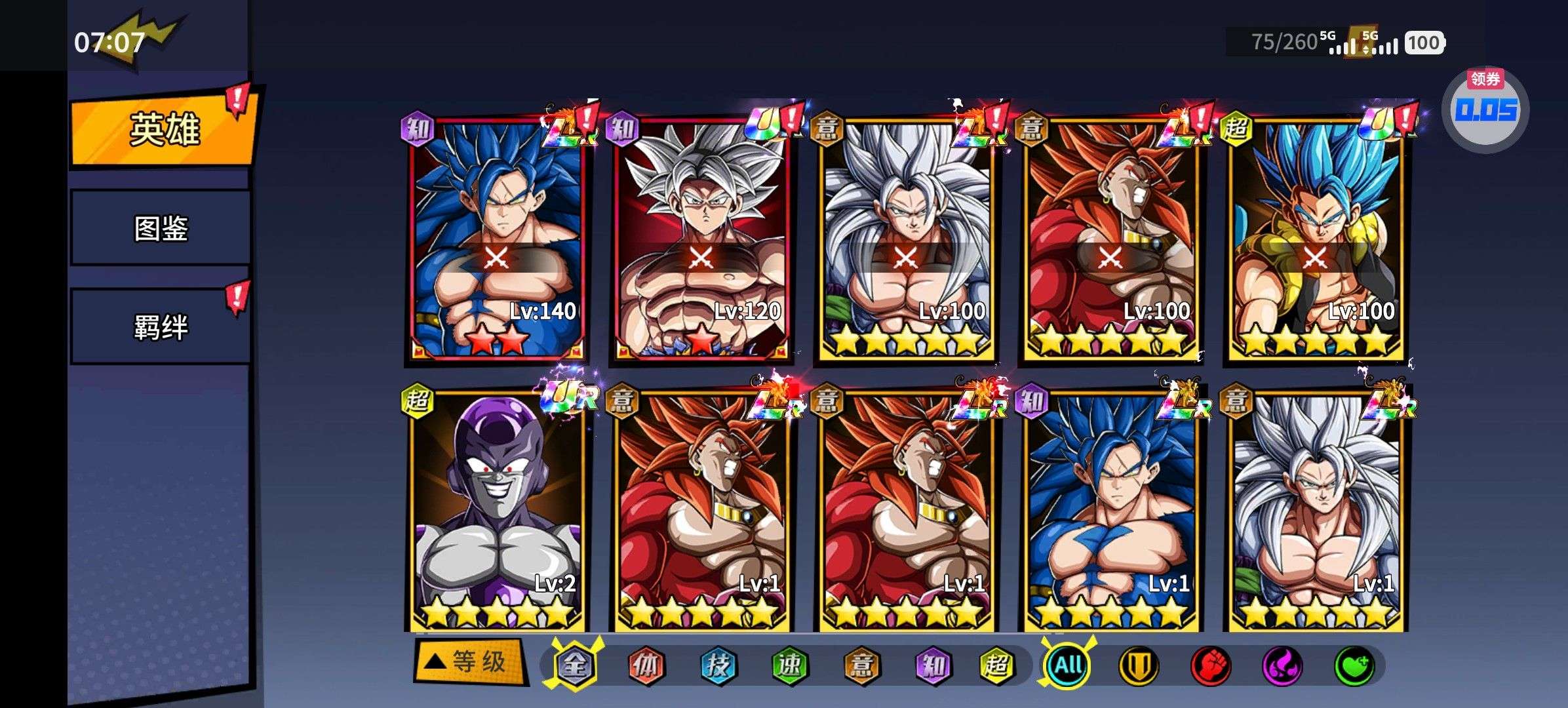Screen dimensions: 1568x708
Task: Choose the Lv:2 purple Frieza-type card
Action: [x=496, y=511]
